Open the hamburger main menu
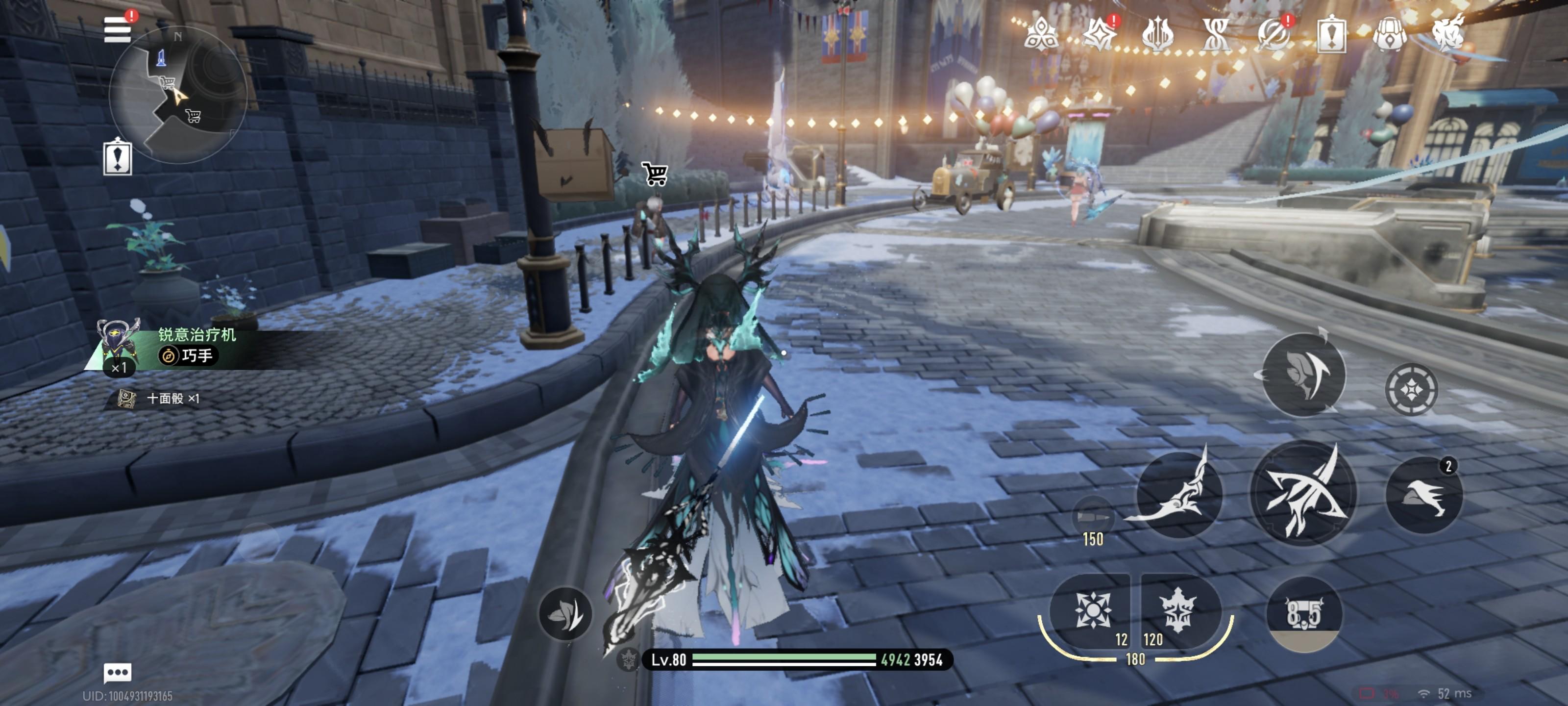Viewport: 1568px width, 706px height. pyautogui.click(x=118, y=29)
